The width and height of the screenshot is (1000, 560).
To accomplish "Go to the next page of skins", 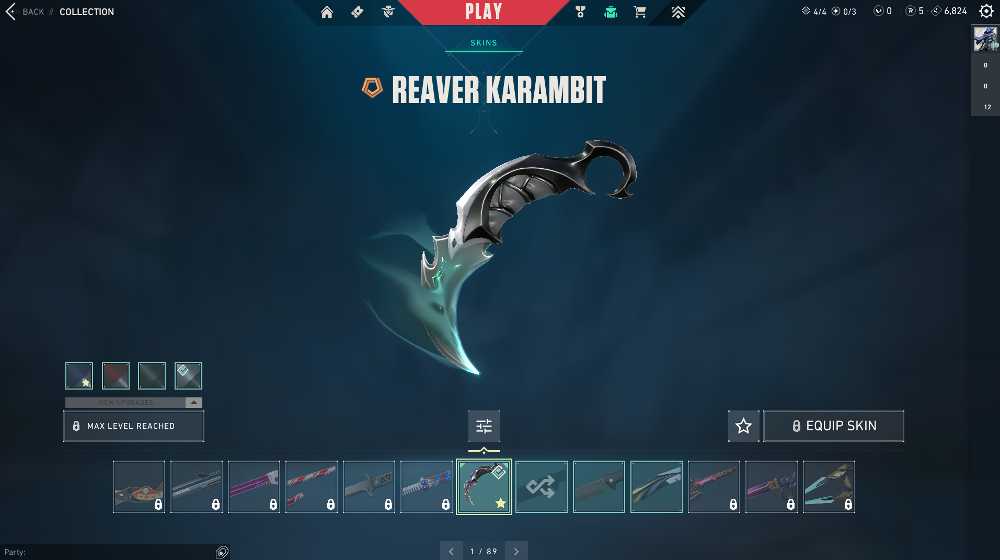I will coord(516,551).
